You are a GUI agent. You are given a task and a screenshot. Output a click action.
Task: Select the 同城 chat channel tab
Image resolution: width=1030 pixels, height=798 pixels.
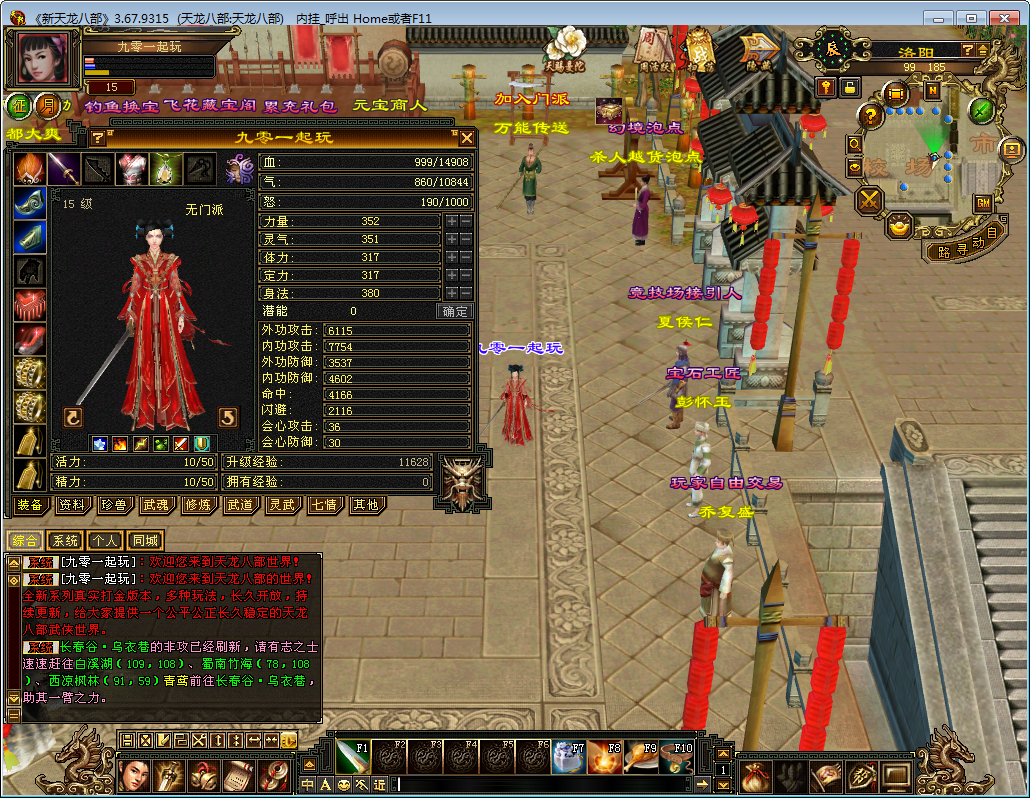tap(145, 540)
